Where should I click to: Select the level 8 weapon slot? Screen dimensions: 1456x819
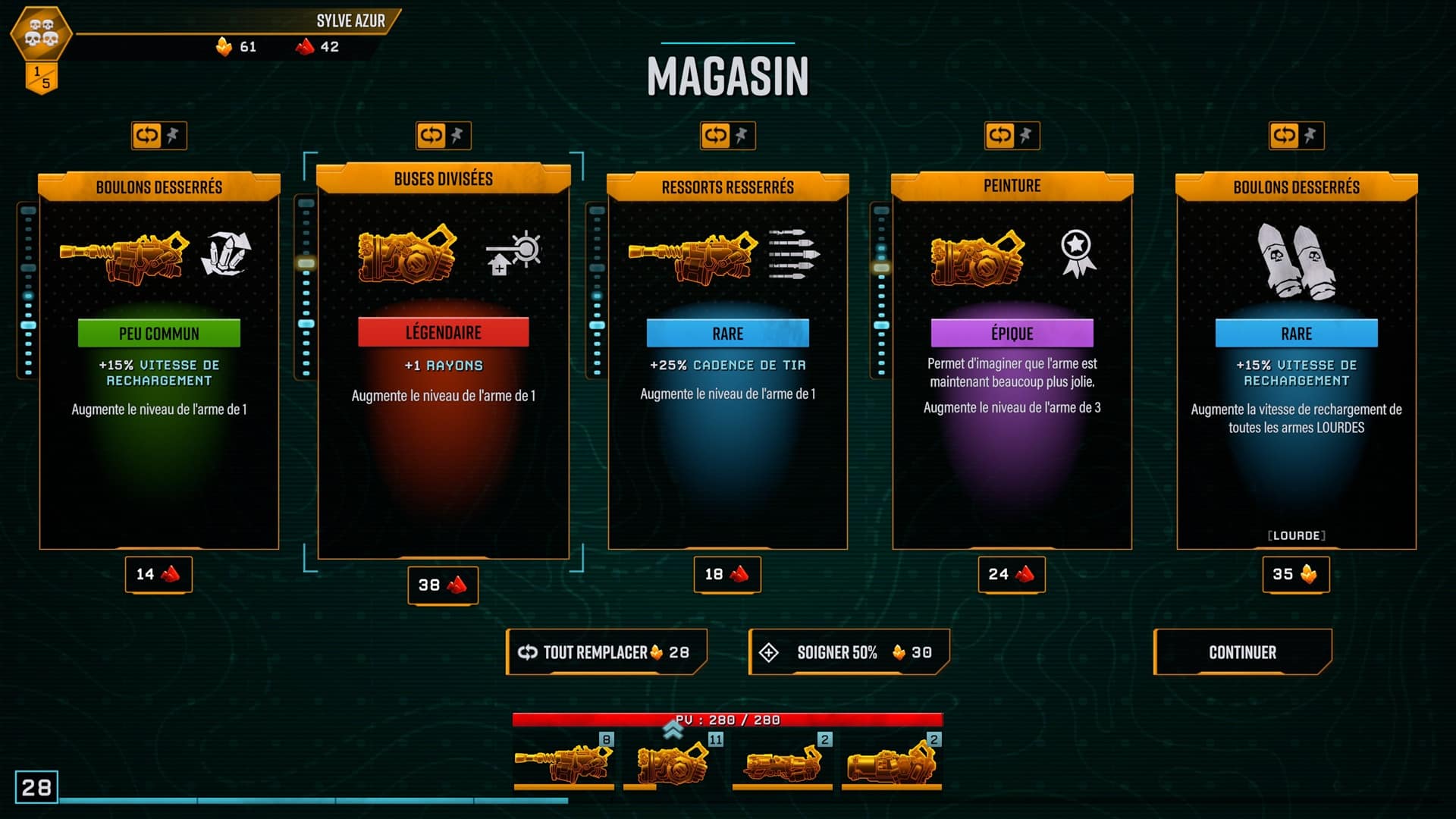563,761
